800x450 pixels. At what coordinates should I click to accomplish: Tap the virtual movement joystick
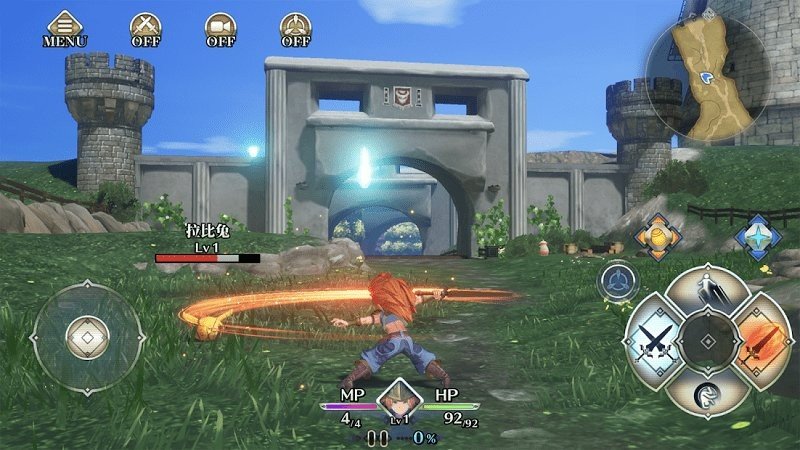click(x=83, y=337)
